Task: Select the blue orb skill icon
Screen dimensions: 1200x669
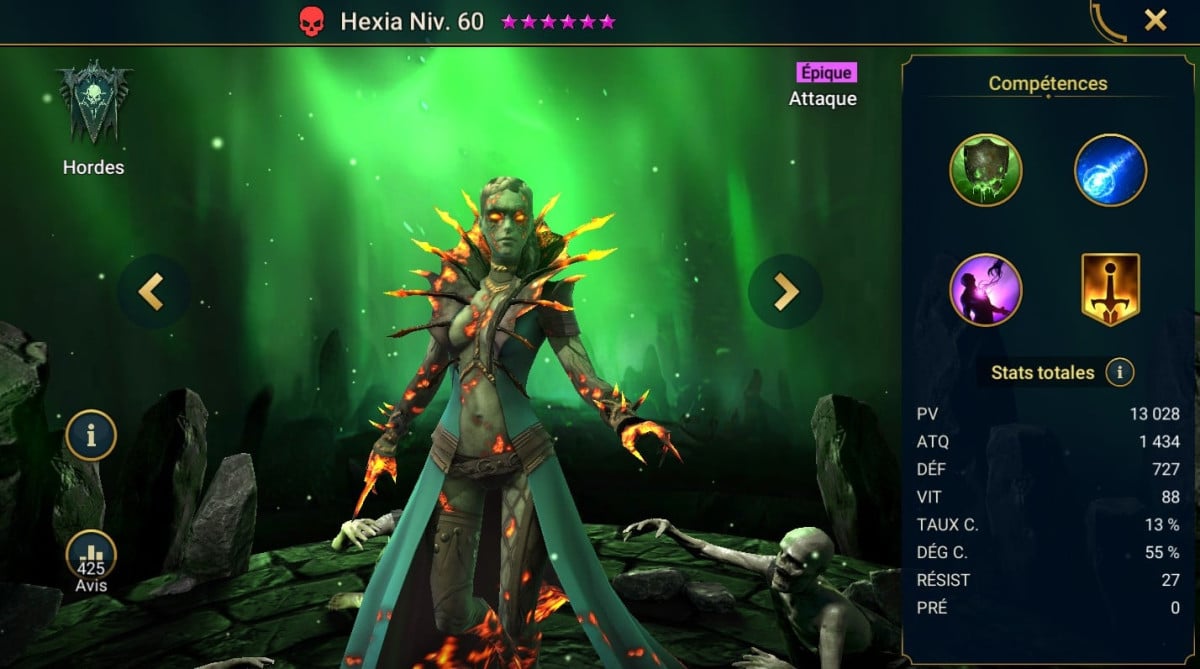Action: tap(1110, 170)
